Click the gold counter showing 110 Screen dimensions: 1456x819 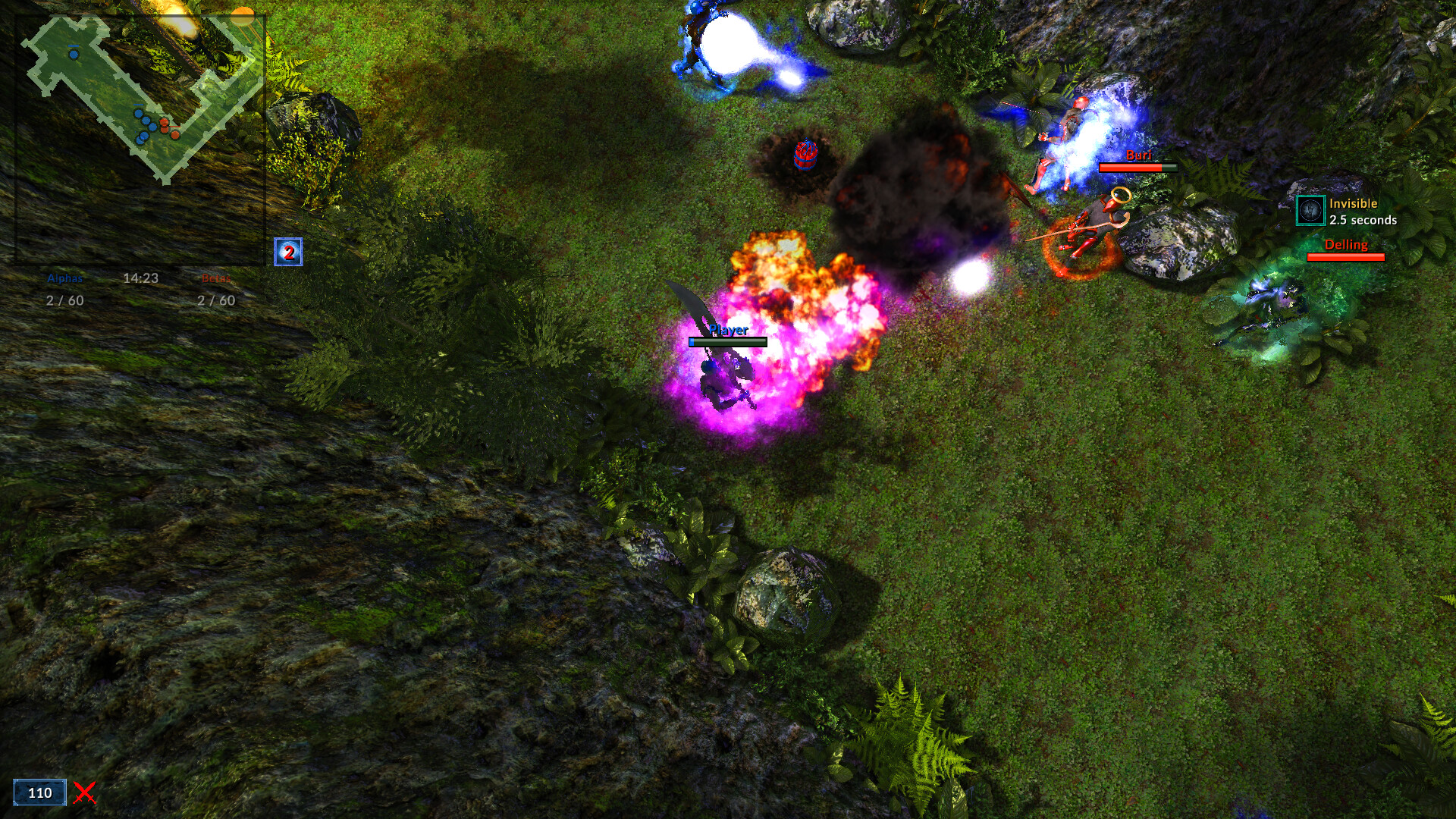pyautogui.click(x=40, y=793)
